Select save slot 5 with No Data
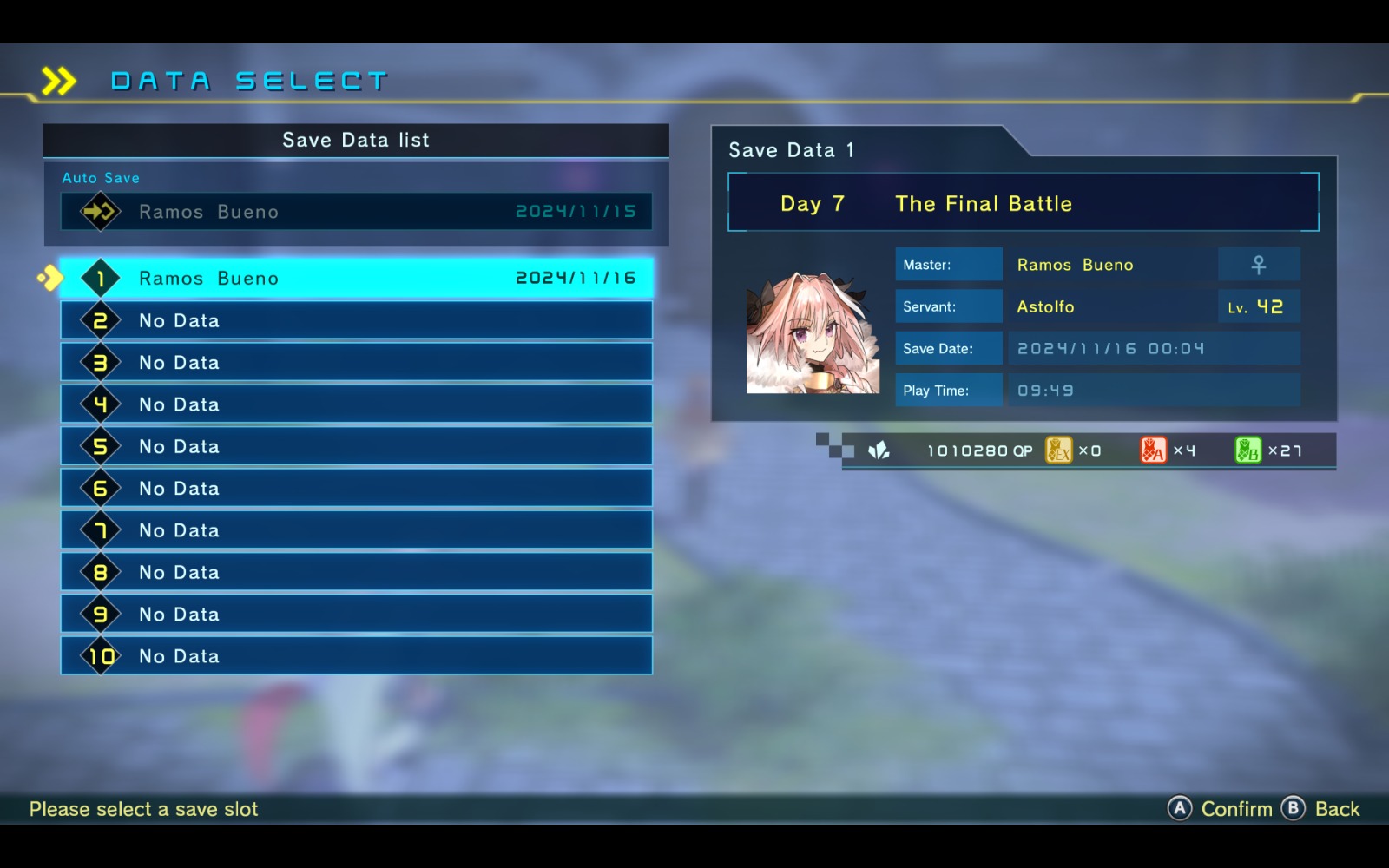The width and height of the screenshot is (1389, 868). tap(356, 446)
